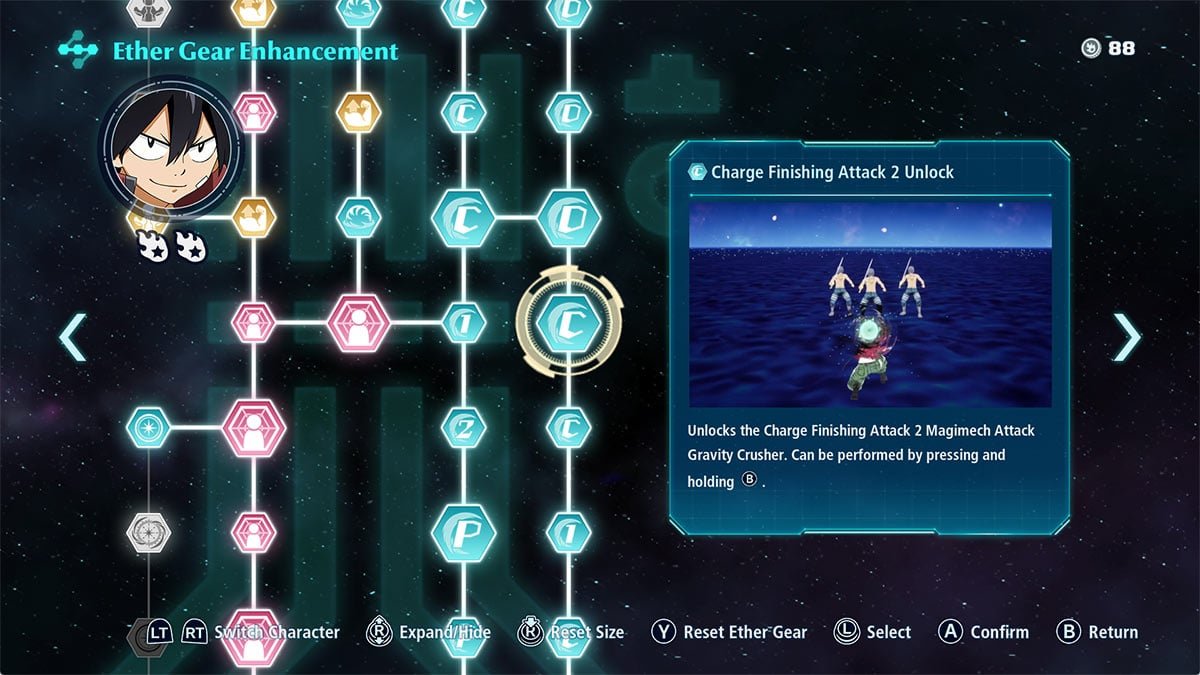Advance to the next page with right arrow
This screenshot has width=1200, height=675.
click(x=1126, y=337)
